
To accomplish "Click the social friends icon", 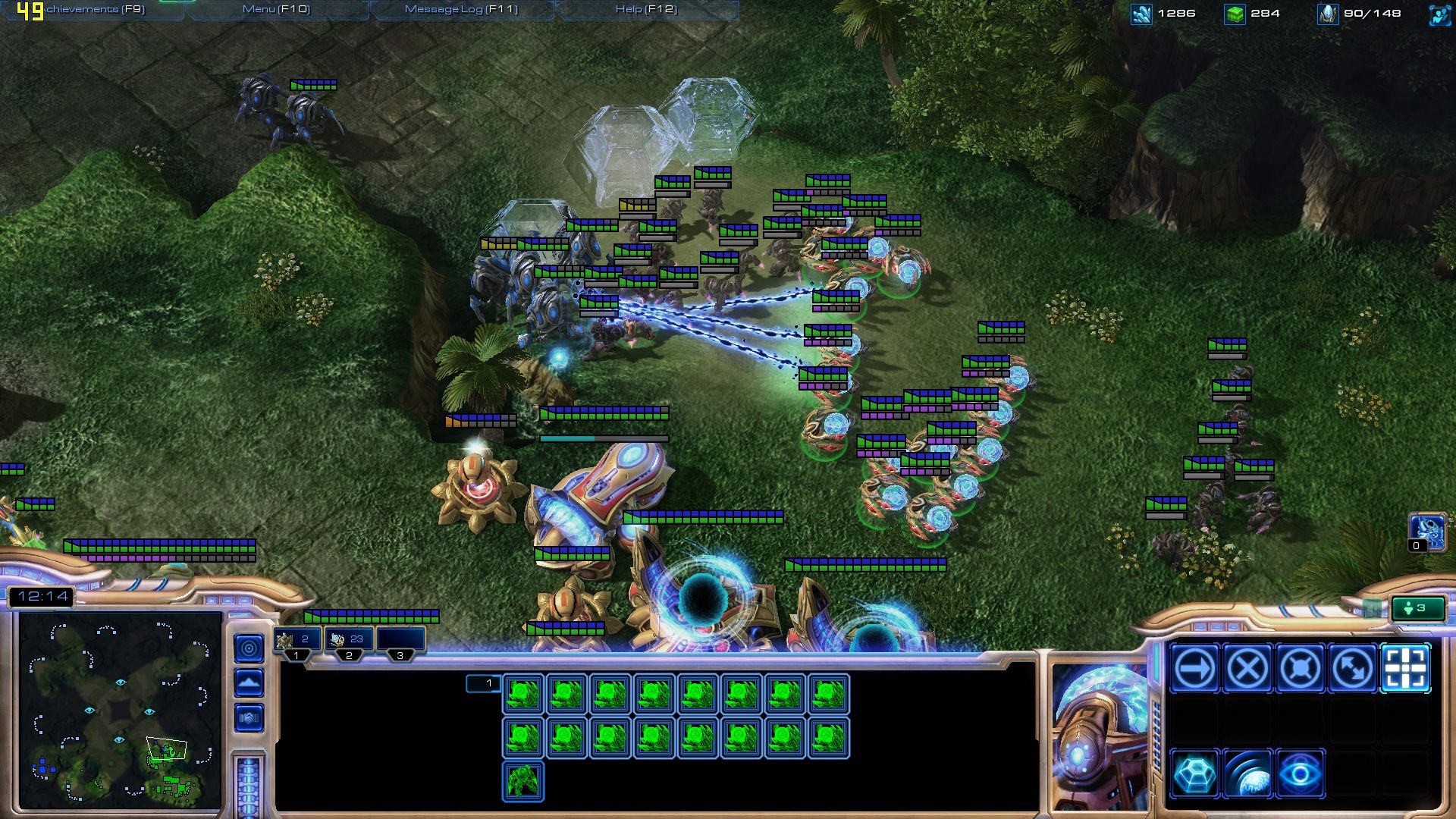I will [x=1439, y=14].
